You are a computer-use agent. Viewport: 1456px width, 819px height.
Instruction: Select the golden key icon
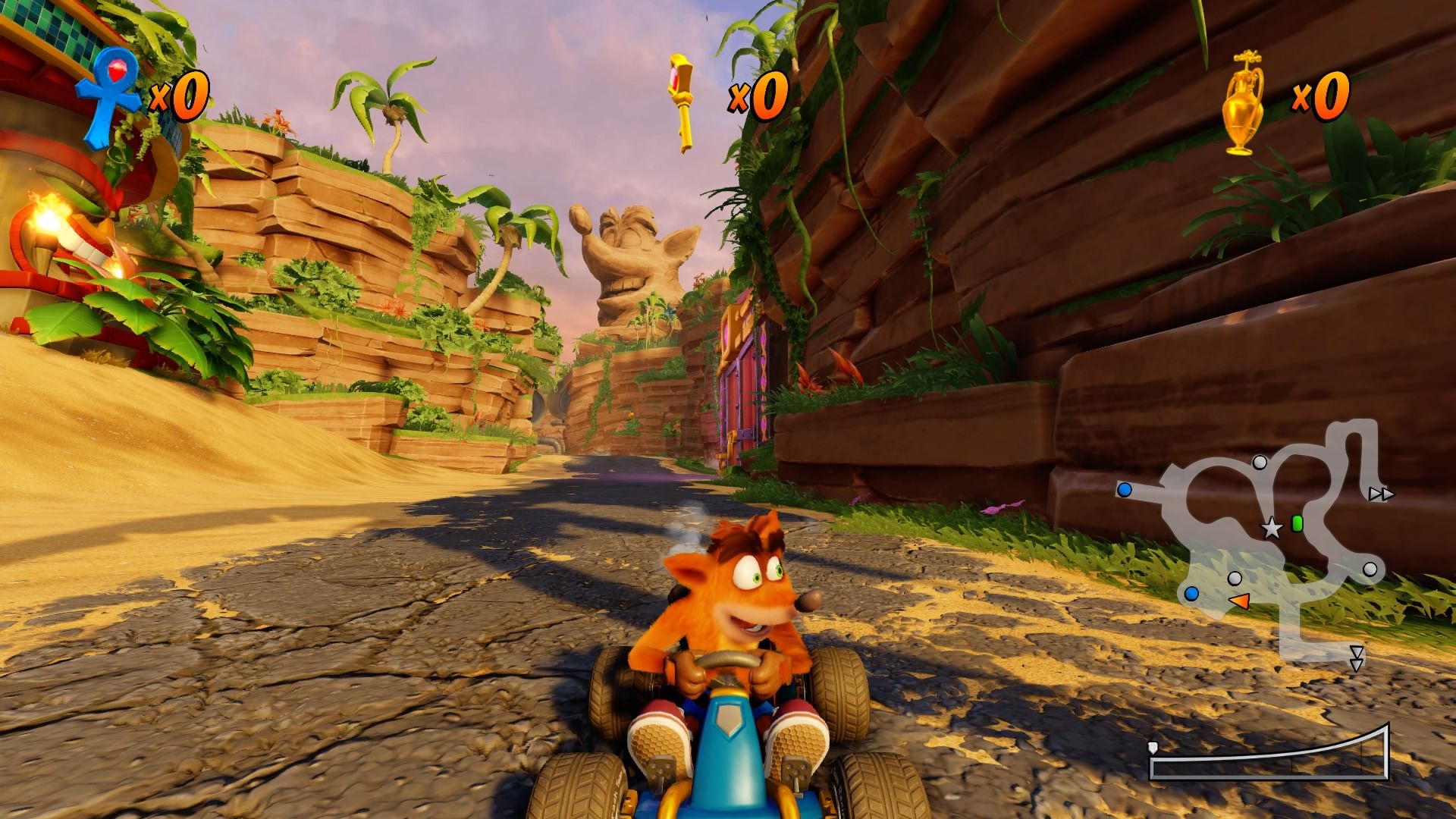(681, 103)
